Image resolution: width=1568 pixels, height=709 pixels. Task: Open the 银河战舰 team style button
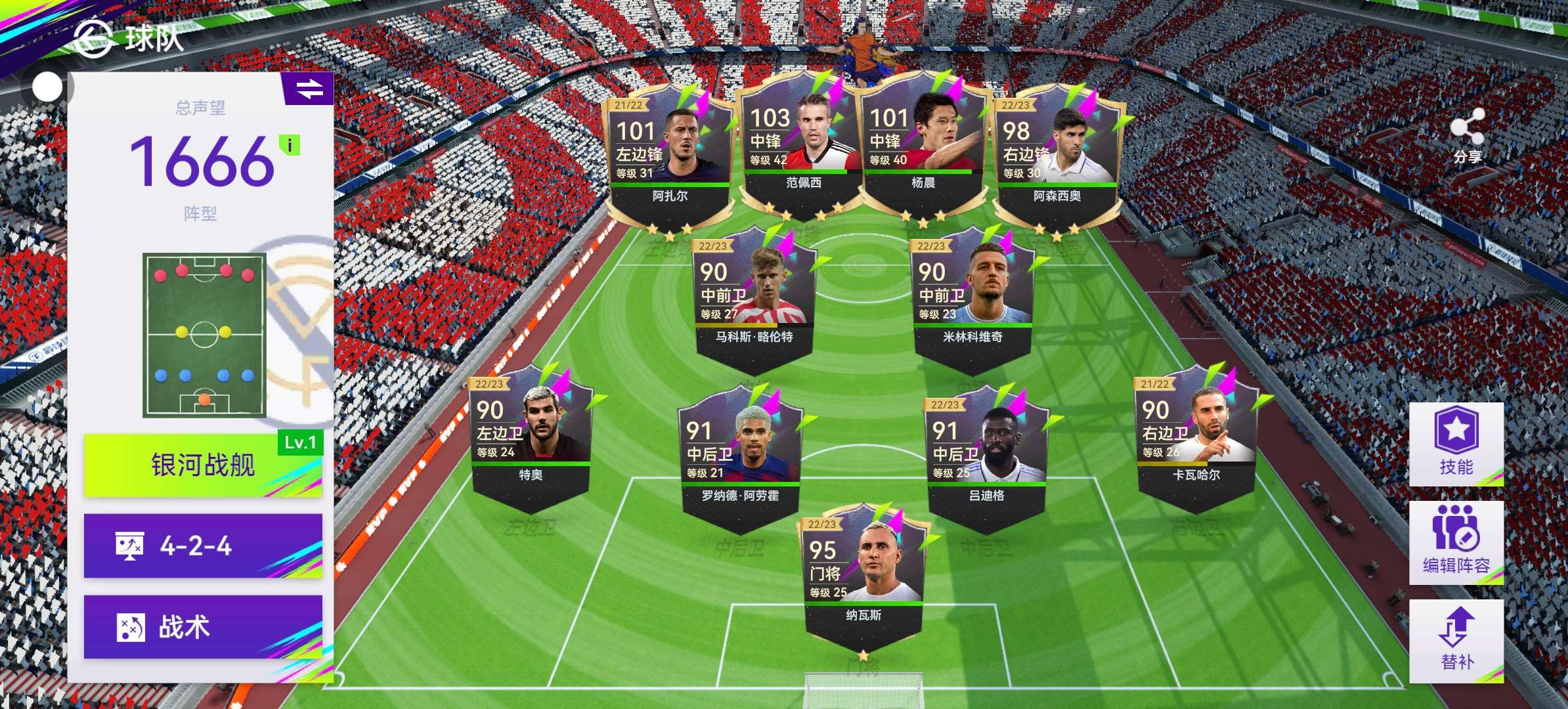tap(203, 465)
